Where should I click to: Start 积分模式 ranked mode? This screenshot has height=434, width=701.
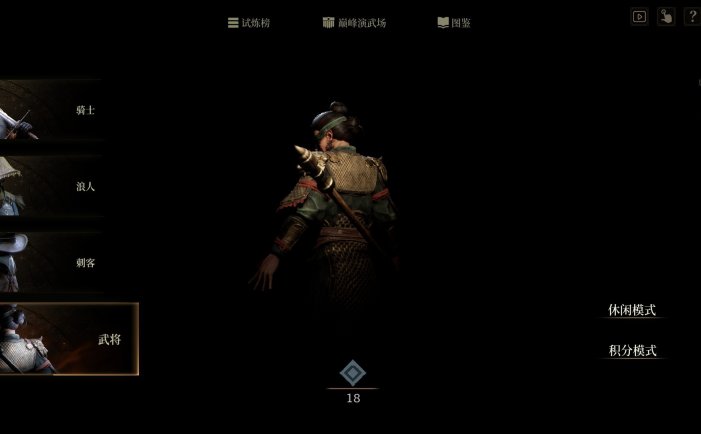point(632,351)
